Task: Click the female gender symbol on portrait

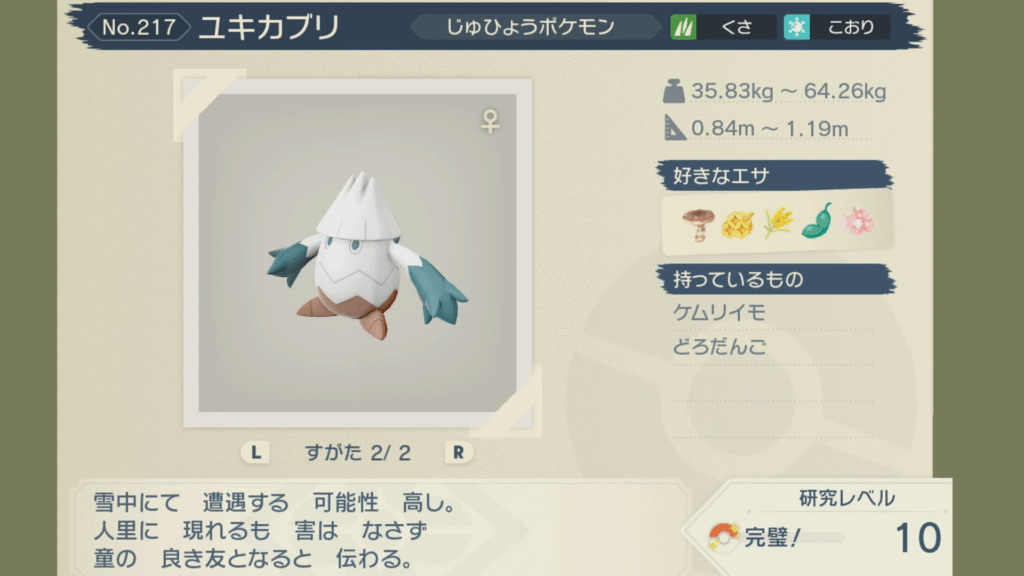Action: click(x=490, y=122)
